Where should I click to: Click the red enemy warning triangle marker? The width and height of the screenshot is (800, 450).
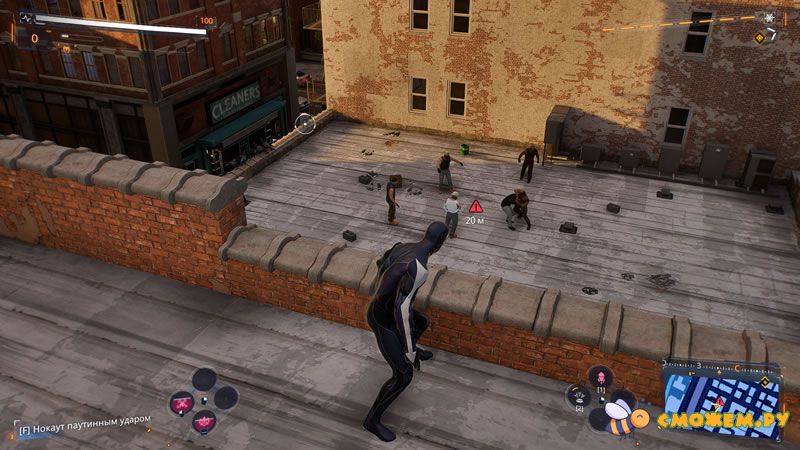coord(476,205)
